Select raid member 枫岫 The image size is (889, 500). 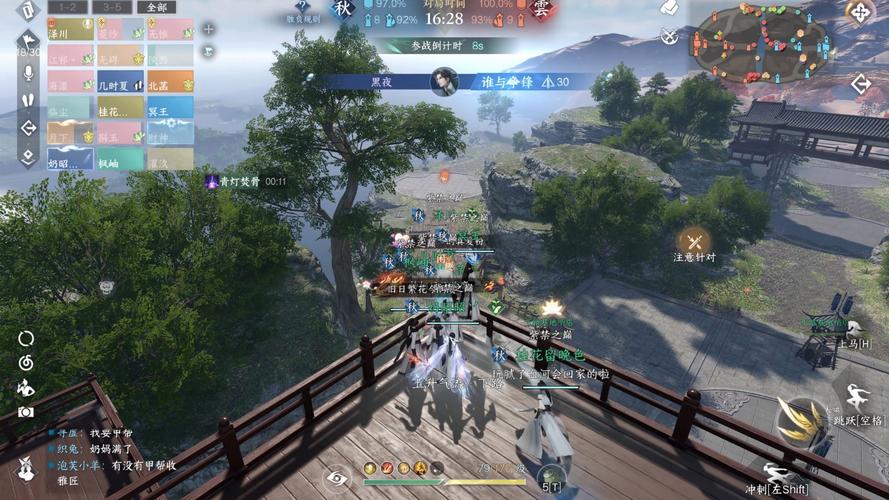(x=119, y=160)
